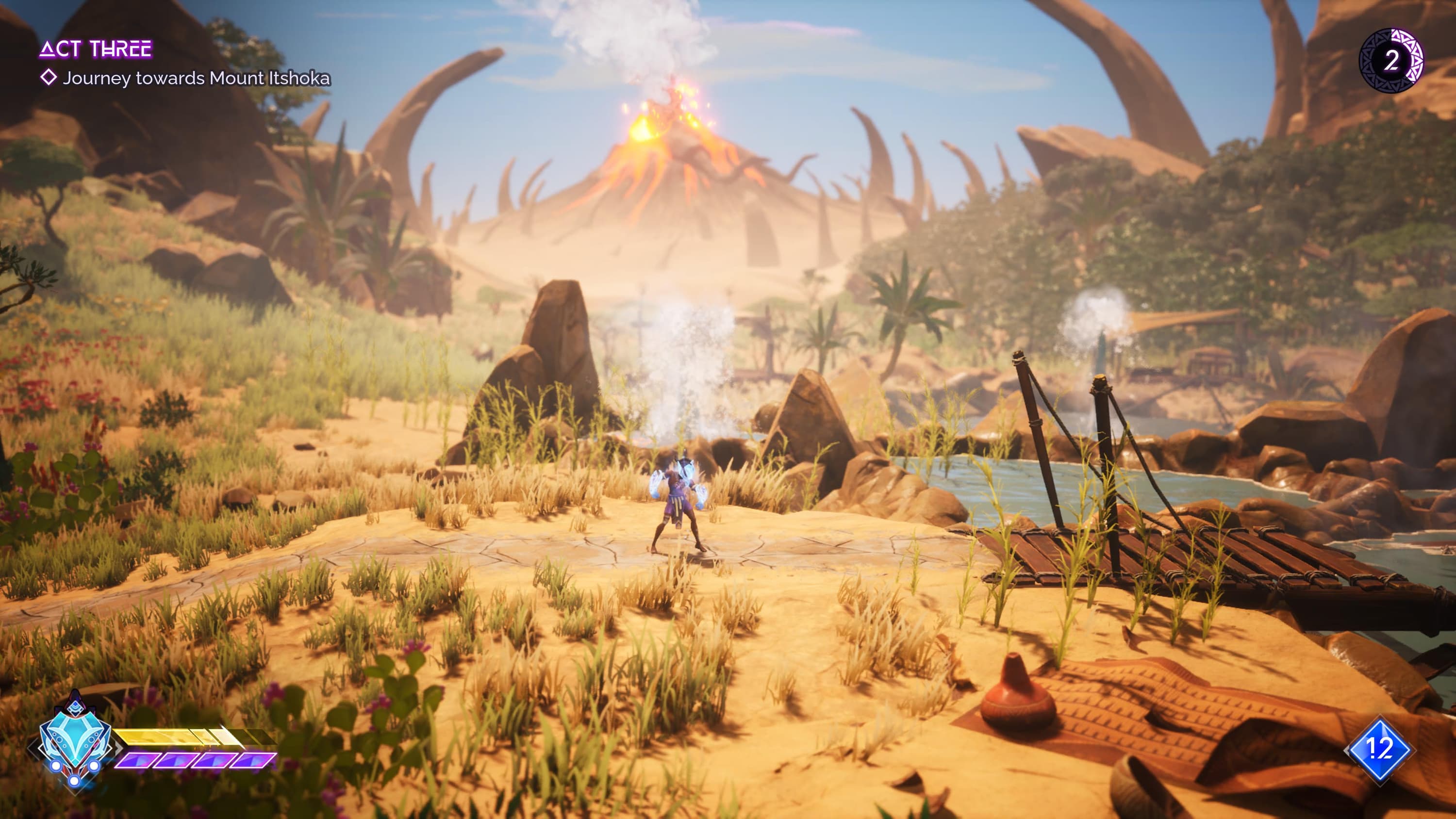This screenshot has height=819, width=1456.
Task: Click the circular moon emblem showing 2
Action: click(1390, 61)
